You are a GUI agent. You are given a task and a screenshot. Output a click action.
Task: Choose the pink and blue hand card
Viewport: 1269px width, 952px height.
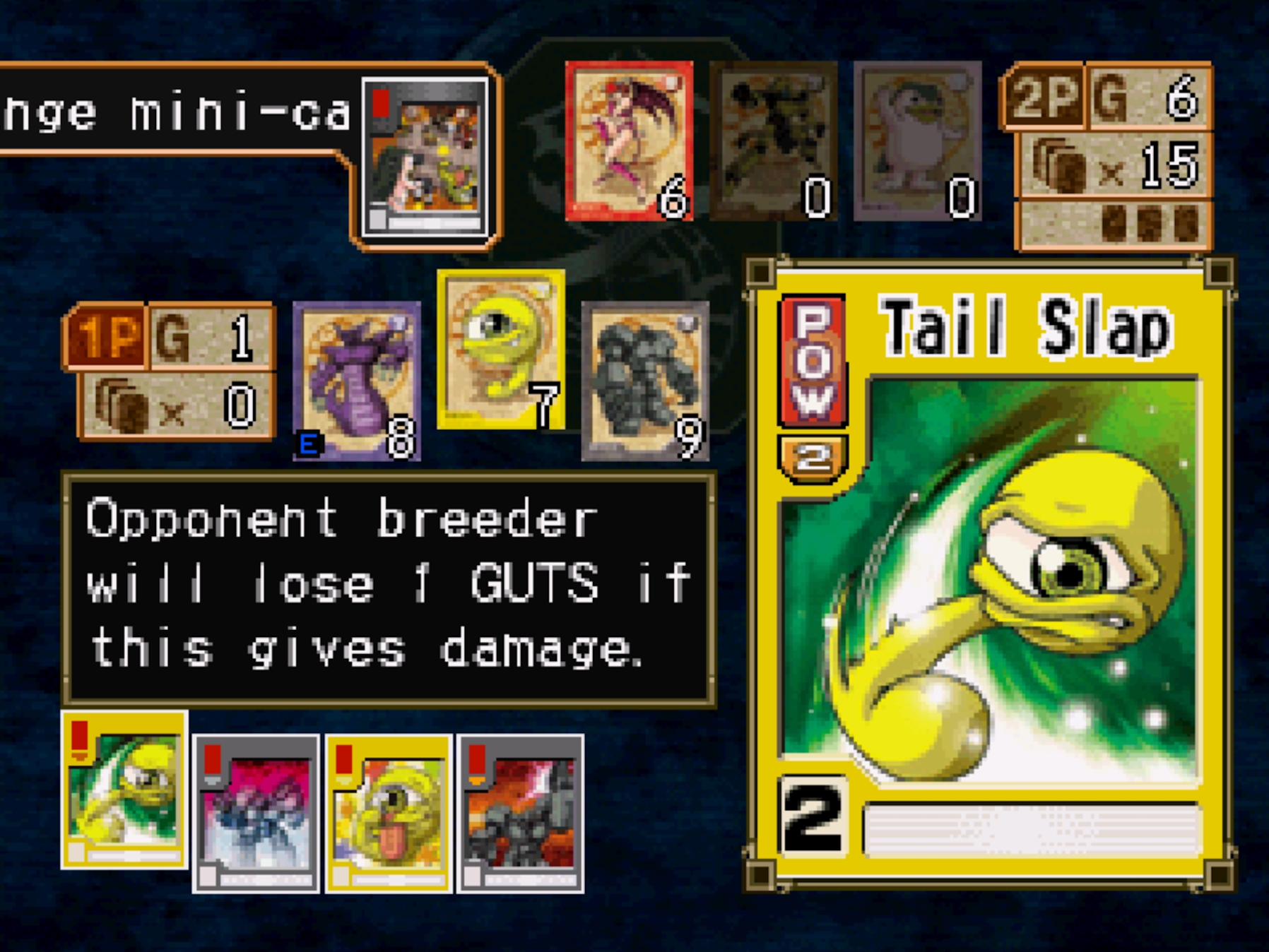click(x=256, y=814)
